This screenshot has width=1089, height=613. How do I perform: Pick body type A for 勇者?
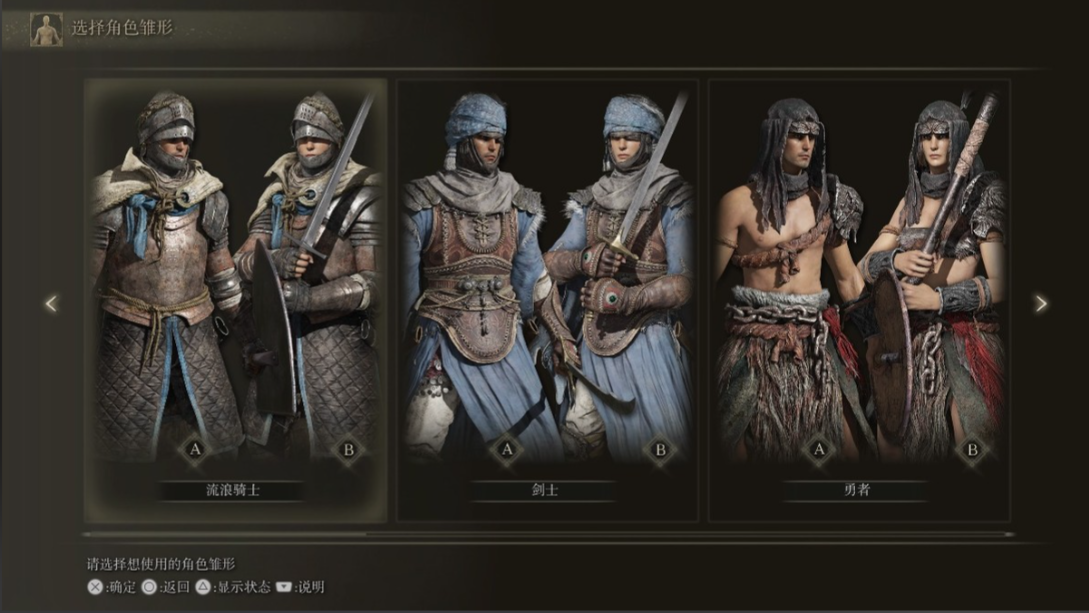click(x=819, y=450)
